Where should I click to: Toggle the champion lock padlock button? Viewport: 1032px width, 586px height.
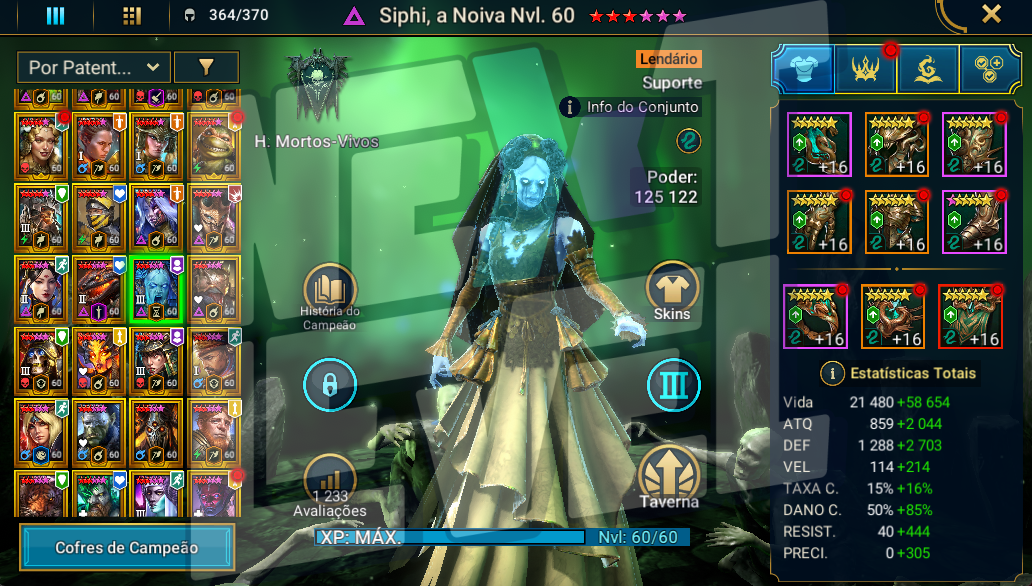(330, 384)
